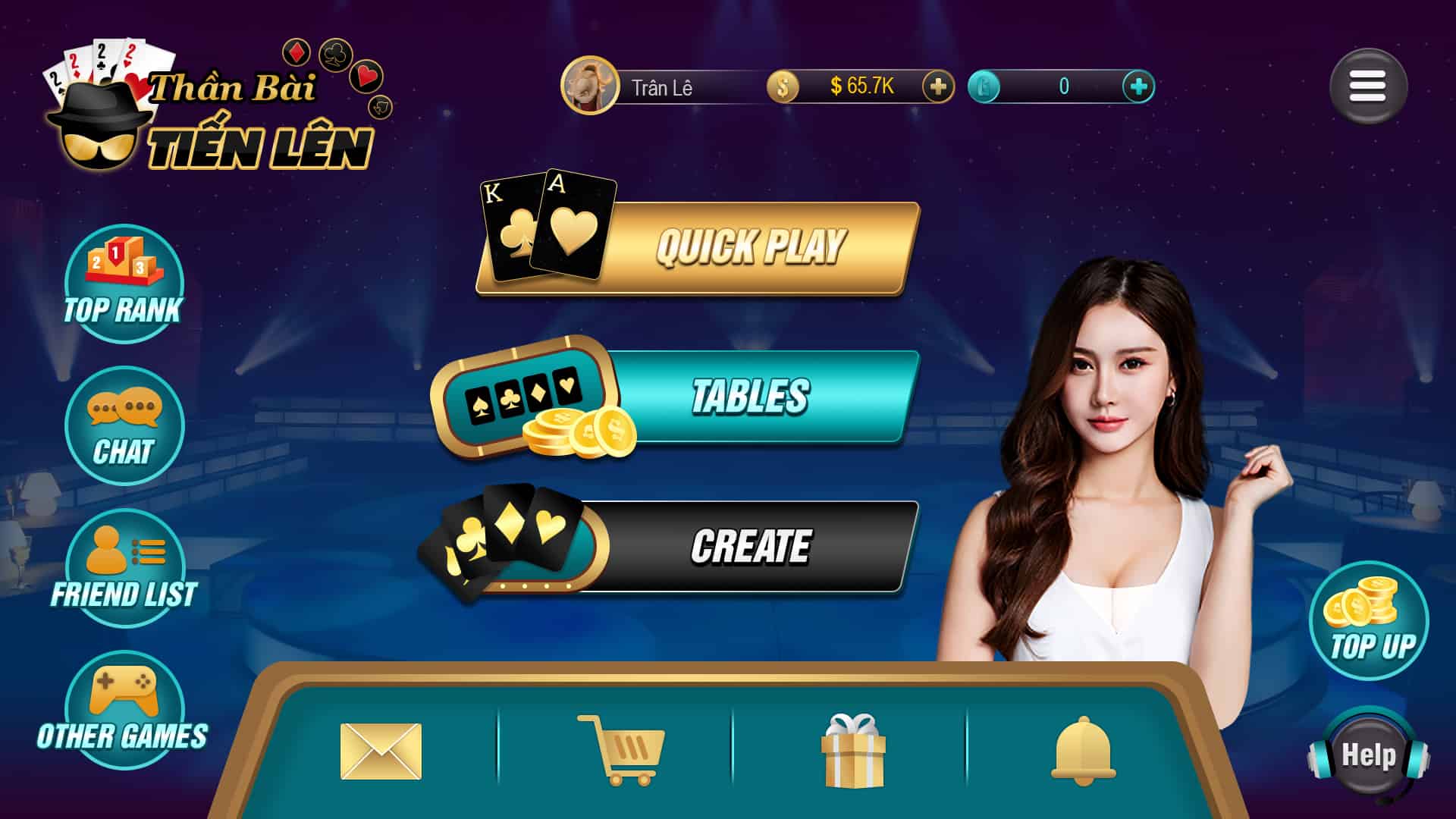Open the Top Rank leaderboard

(124, 283)
